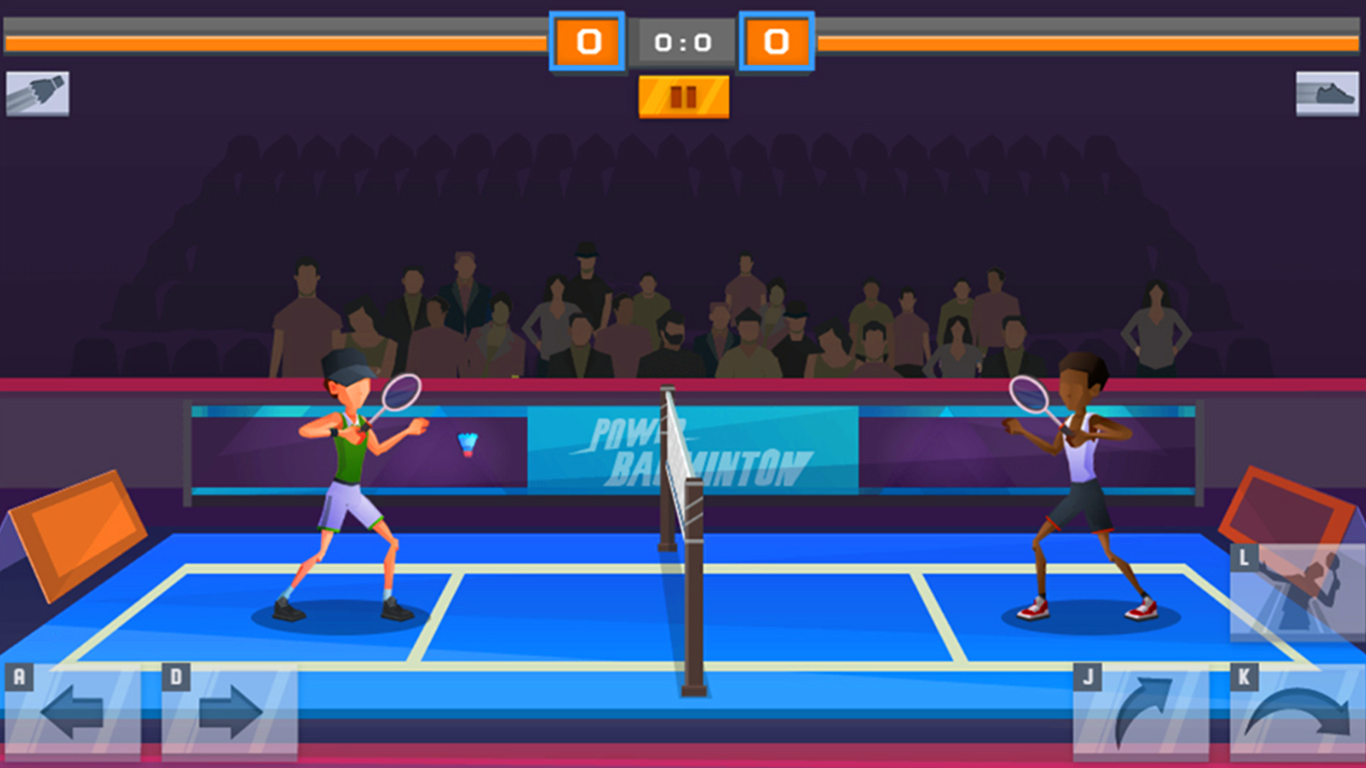Click the speedy shoe power-up icon
The width and height of the screenshot is (1366, 768).
[x=1328, y=92]
